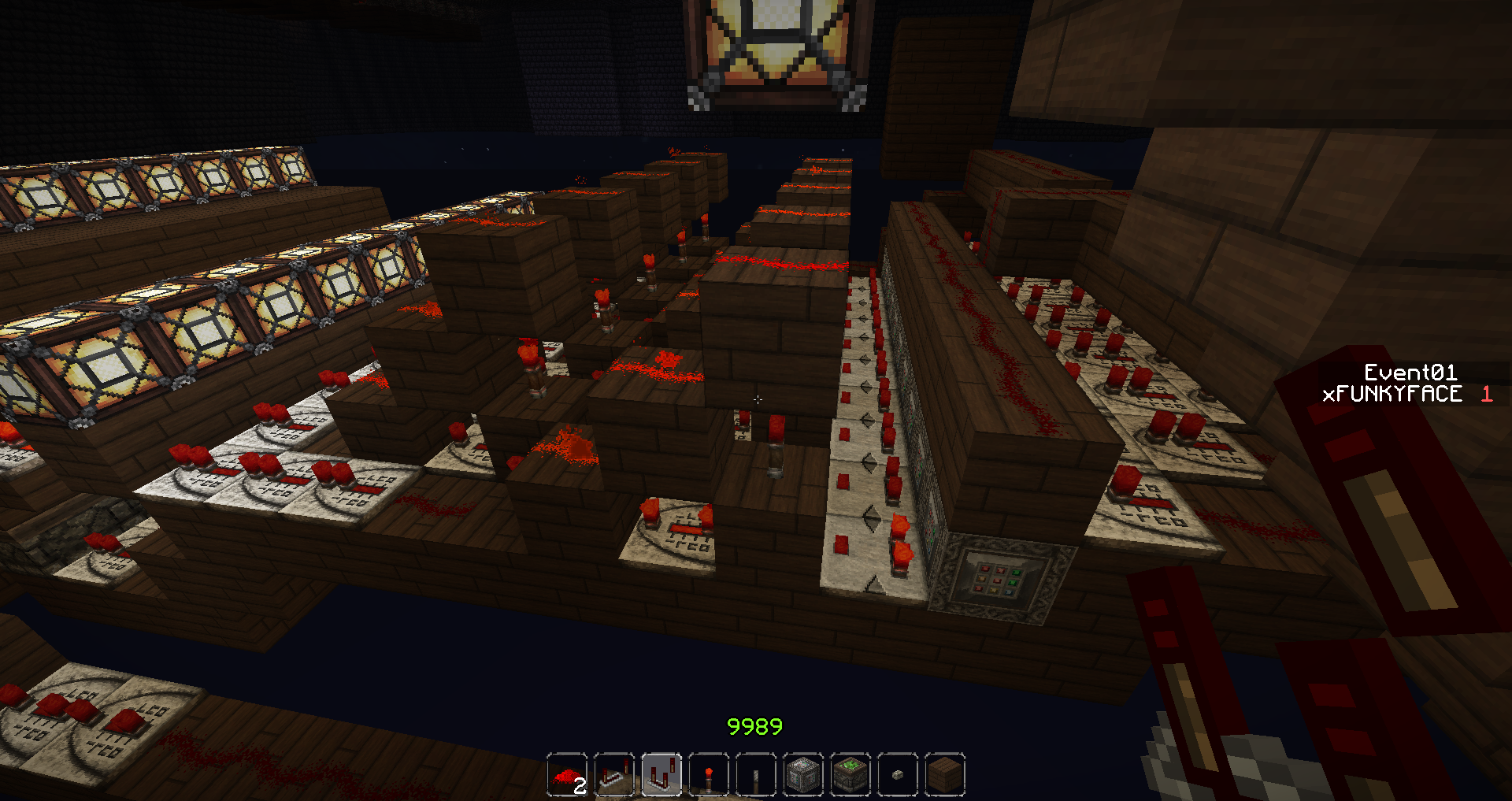Choose the highlighted redstone comparator slot
Image resolution: width=1512 pixels, height=801 pixels.
(661, 775)
